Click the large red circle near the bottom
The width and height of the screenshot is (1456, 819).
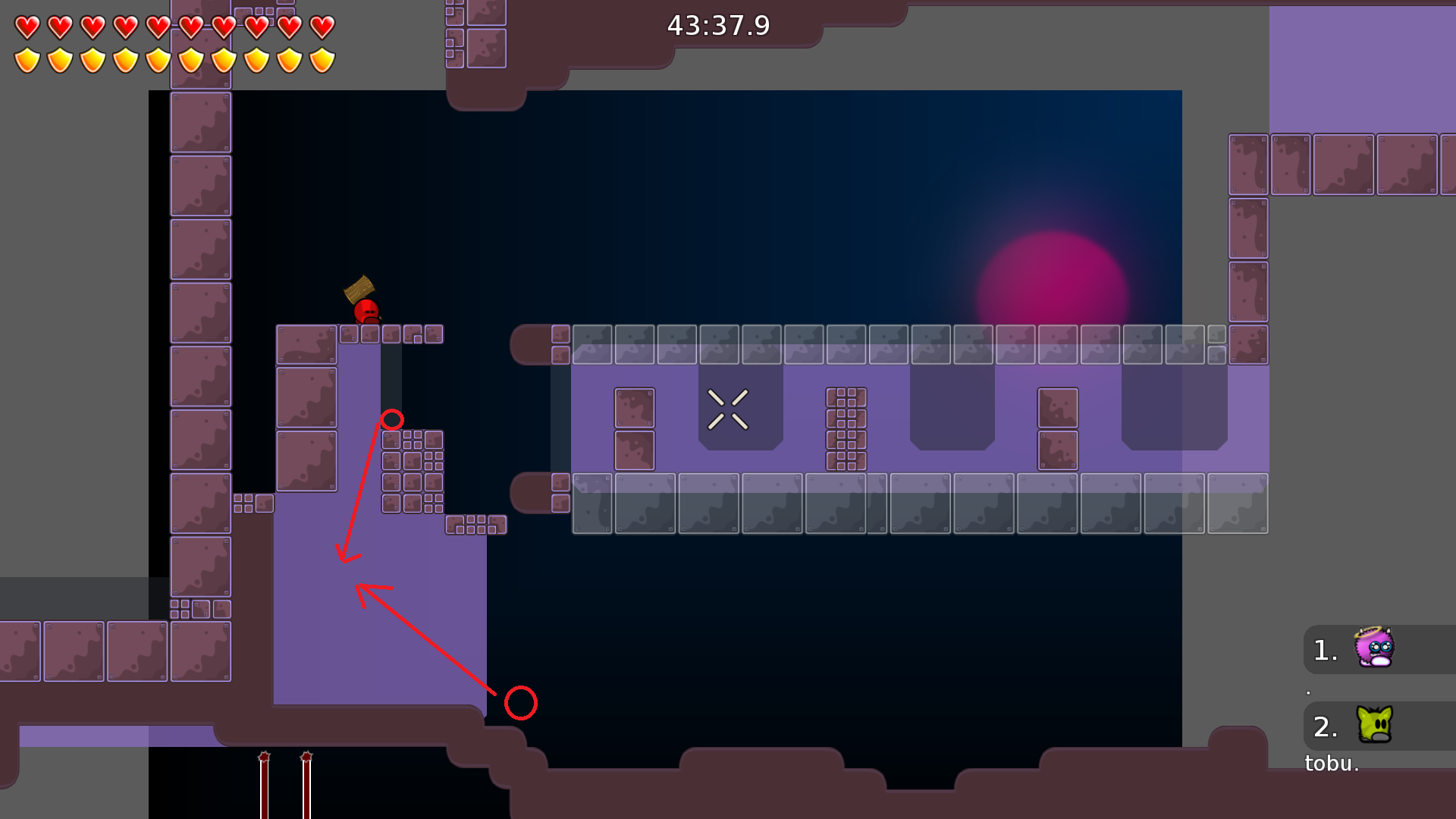(x=519, y=704)
